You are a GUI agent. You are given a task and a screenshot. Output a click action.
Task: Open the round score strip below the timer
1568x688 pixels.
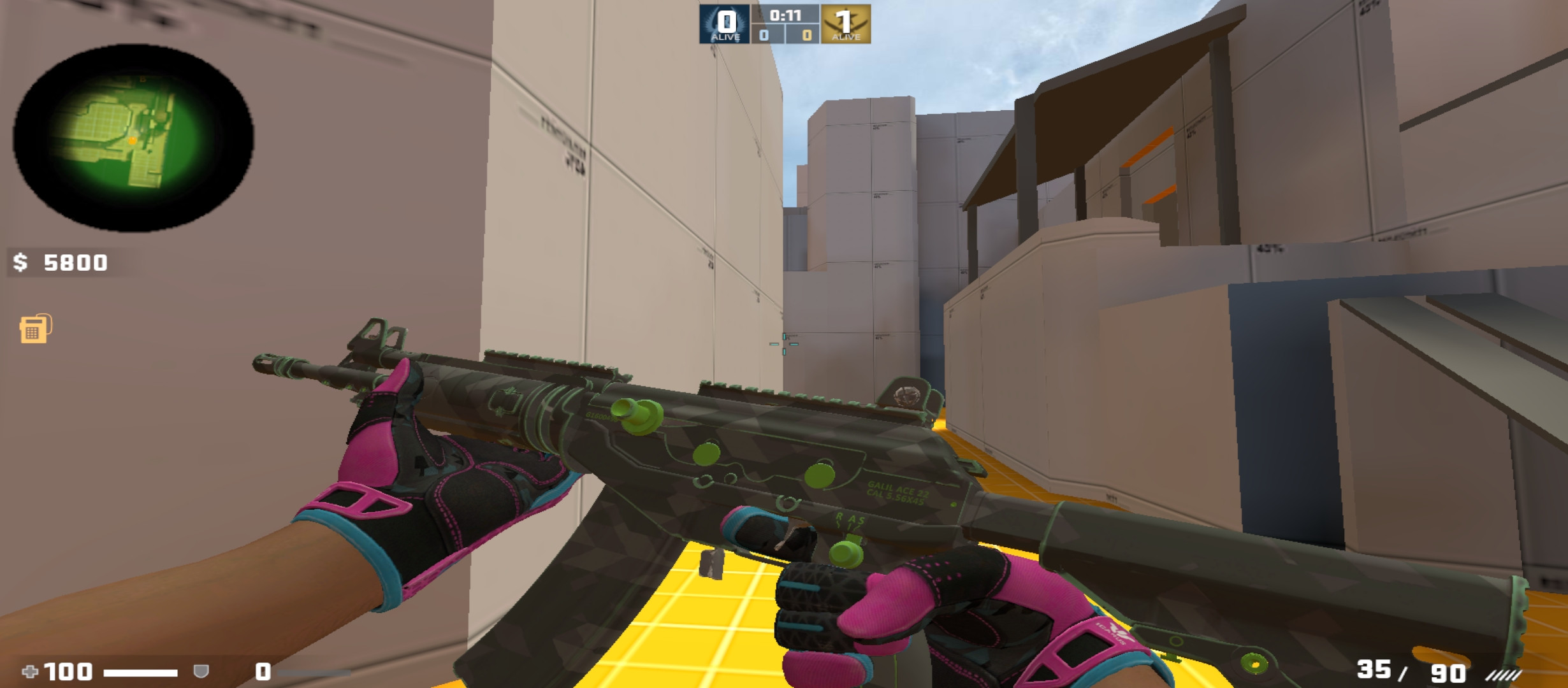pyautogui.click(x=785, y=35)
